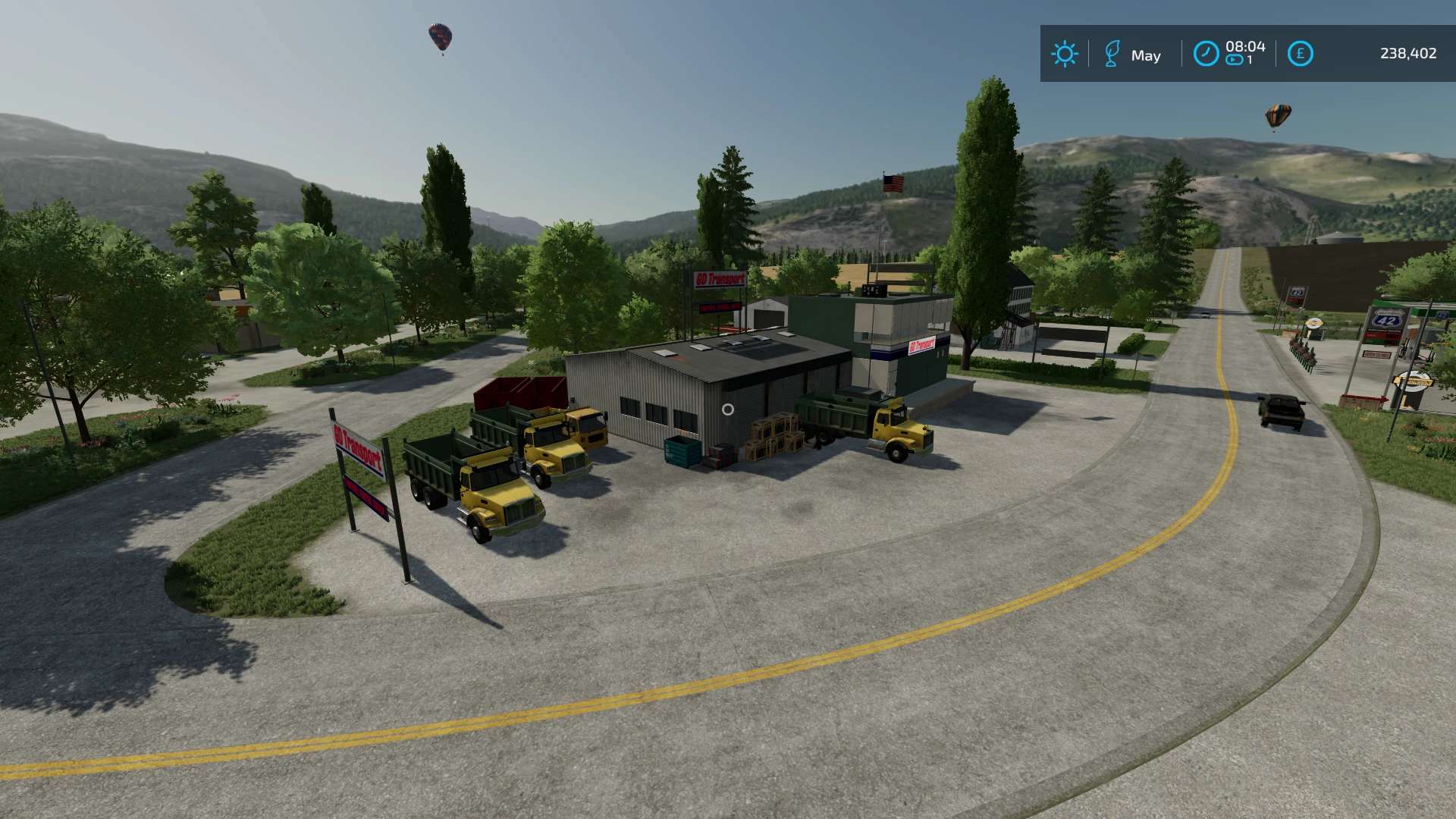Select the season leaf icon beside May

(1112, 54)
